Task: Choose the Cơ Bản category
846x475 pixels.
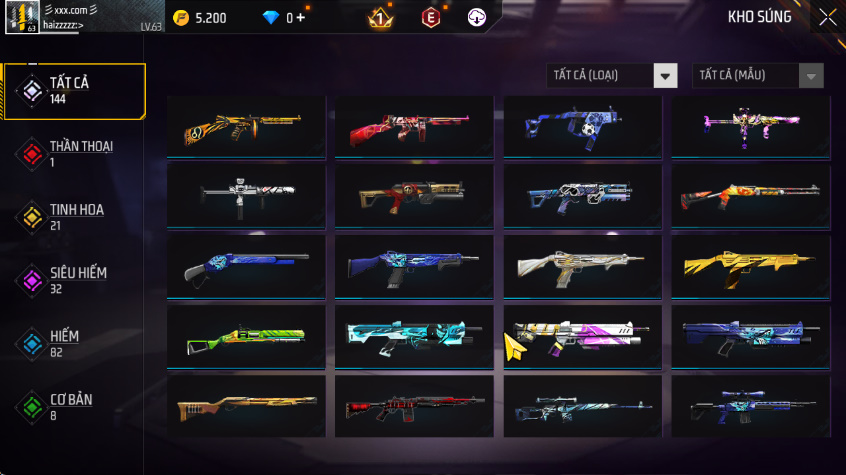Action: point(73,406)
